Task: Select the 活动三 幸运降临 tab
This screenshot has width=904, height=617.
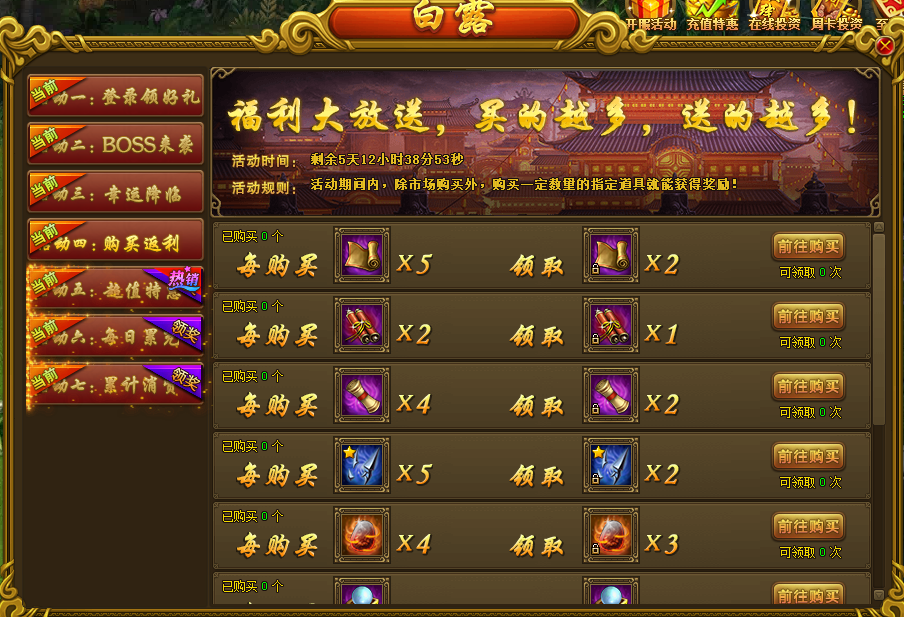Action: (x=116, y=192)
